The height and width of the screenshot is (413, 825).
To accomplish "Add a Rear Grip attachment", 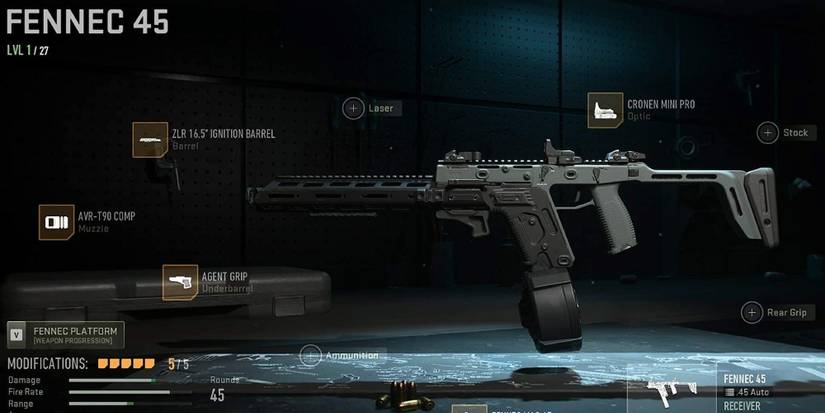I will click(x=752, y=312).
